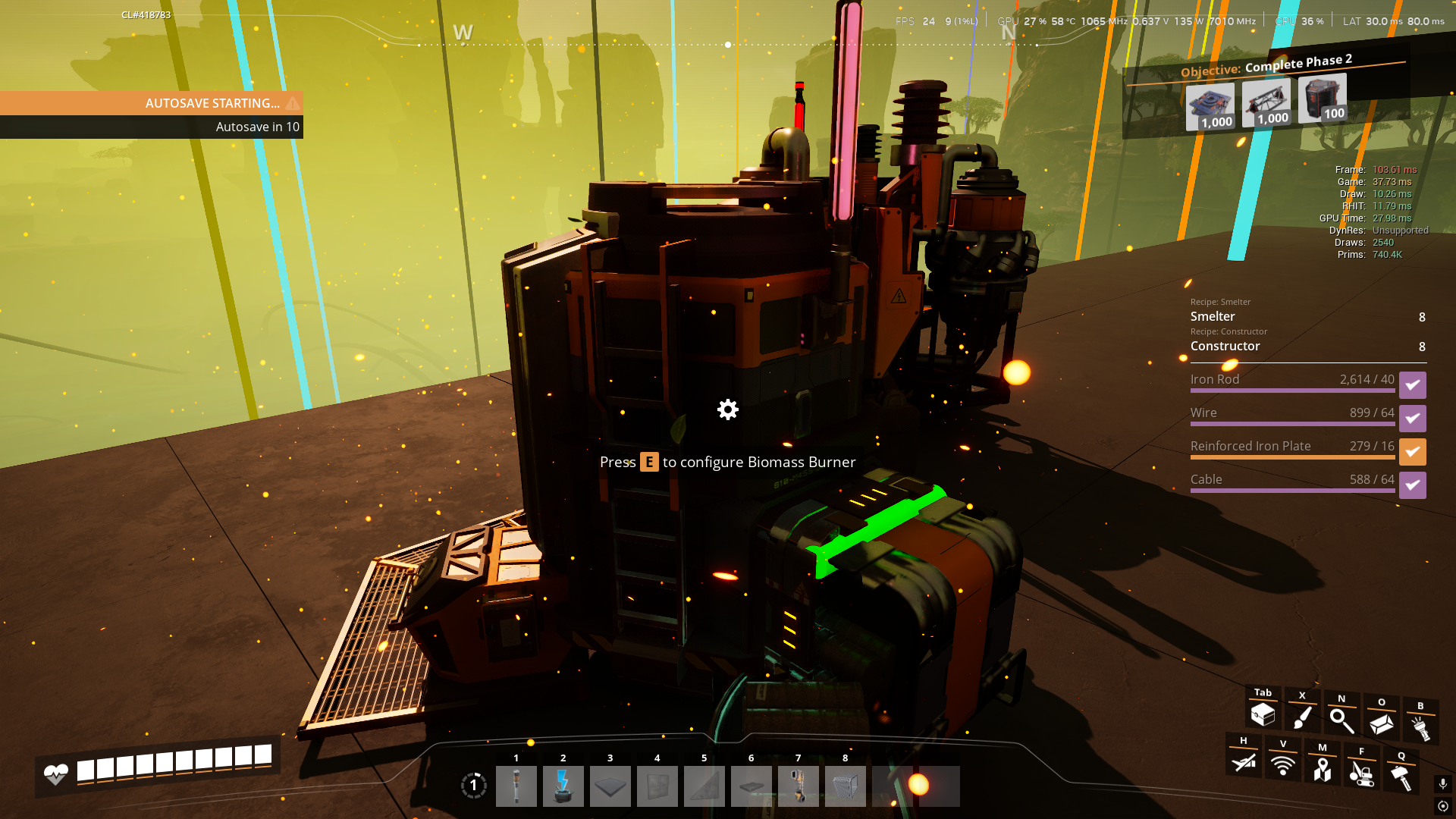Screen dimensions: 1456x819
Task: Select the triangular ramp hotbar slot
Action: 704,786
